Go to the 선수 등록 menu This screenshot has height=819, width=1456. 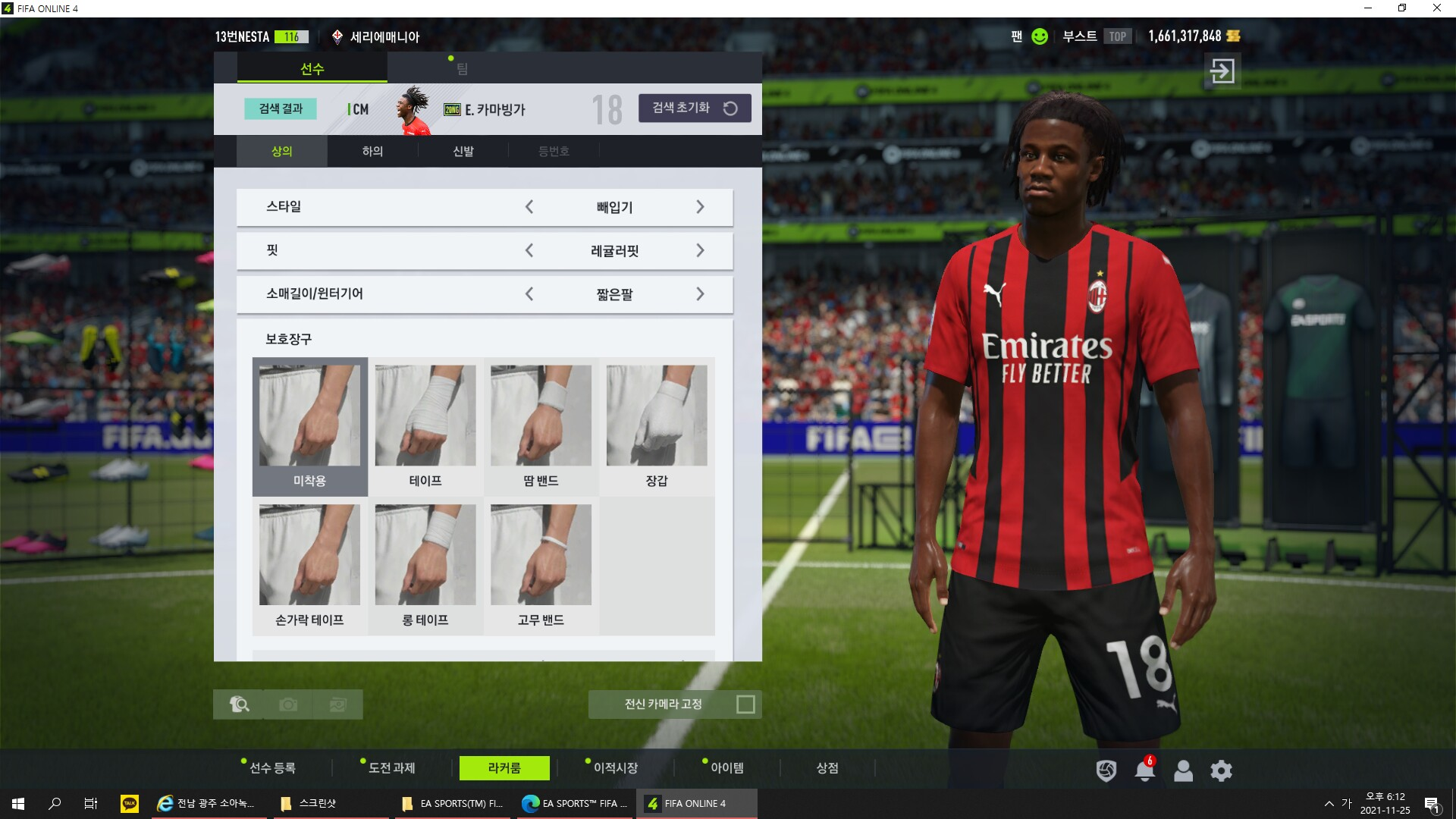[x=272, y=768]
